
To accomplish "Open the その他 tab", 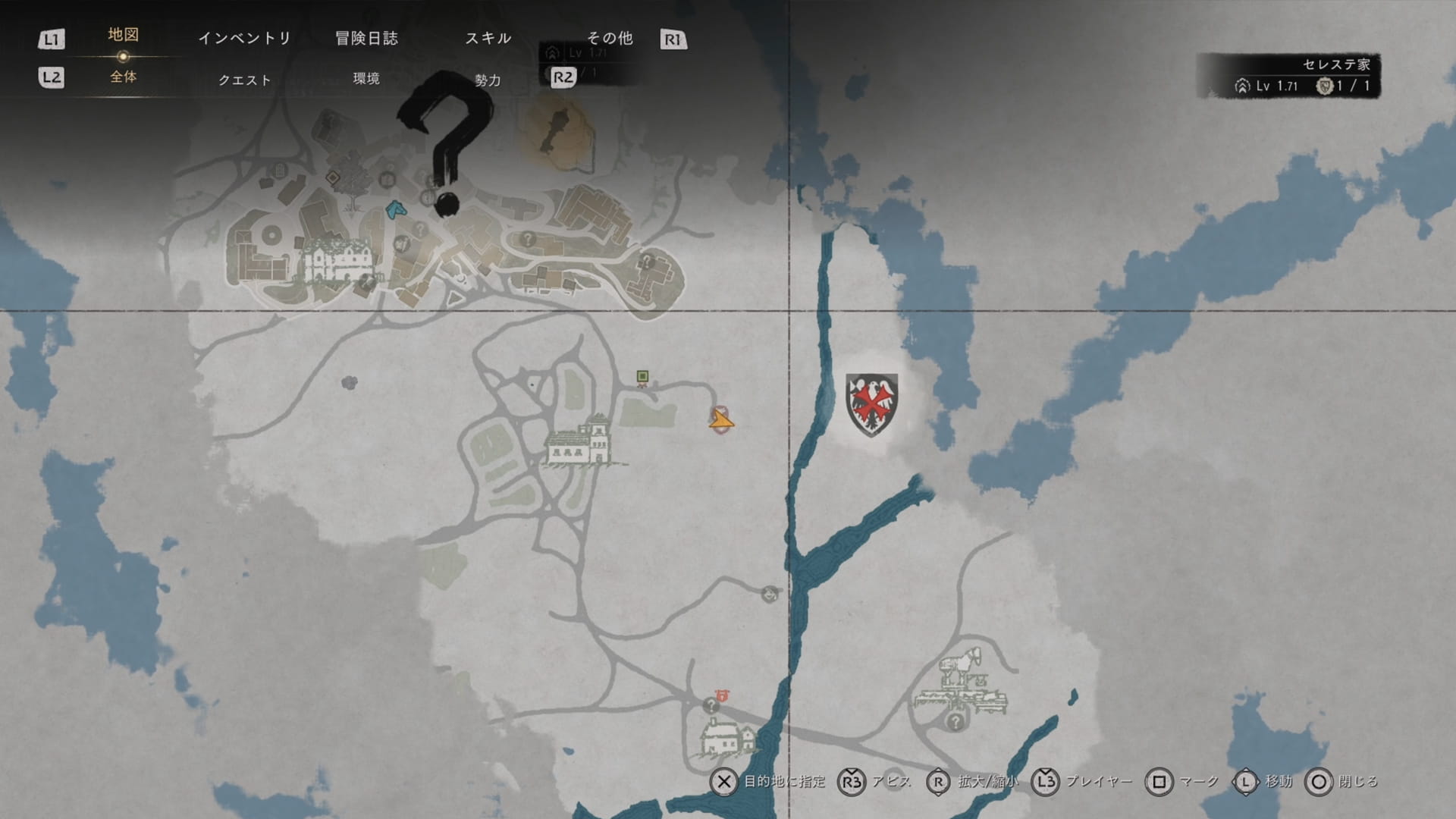I will point(610,38).
